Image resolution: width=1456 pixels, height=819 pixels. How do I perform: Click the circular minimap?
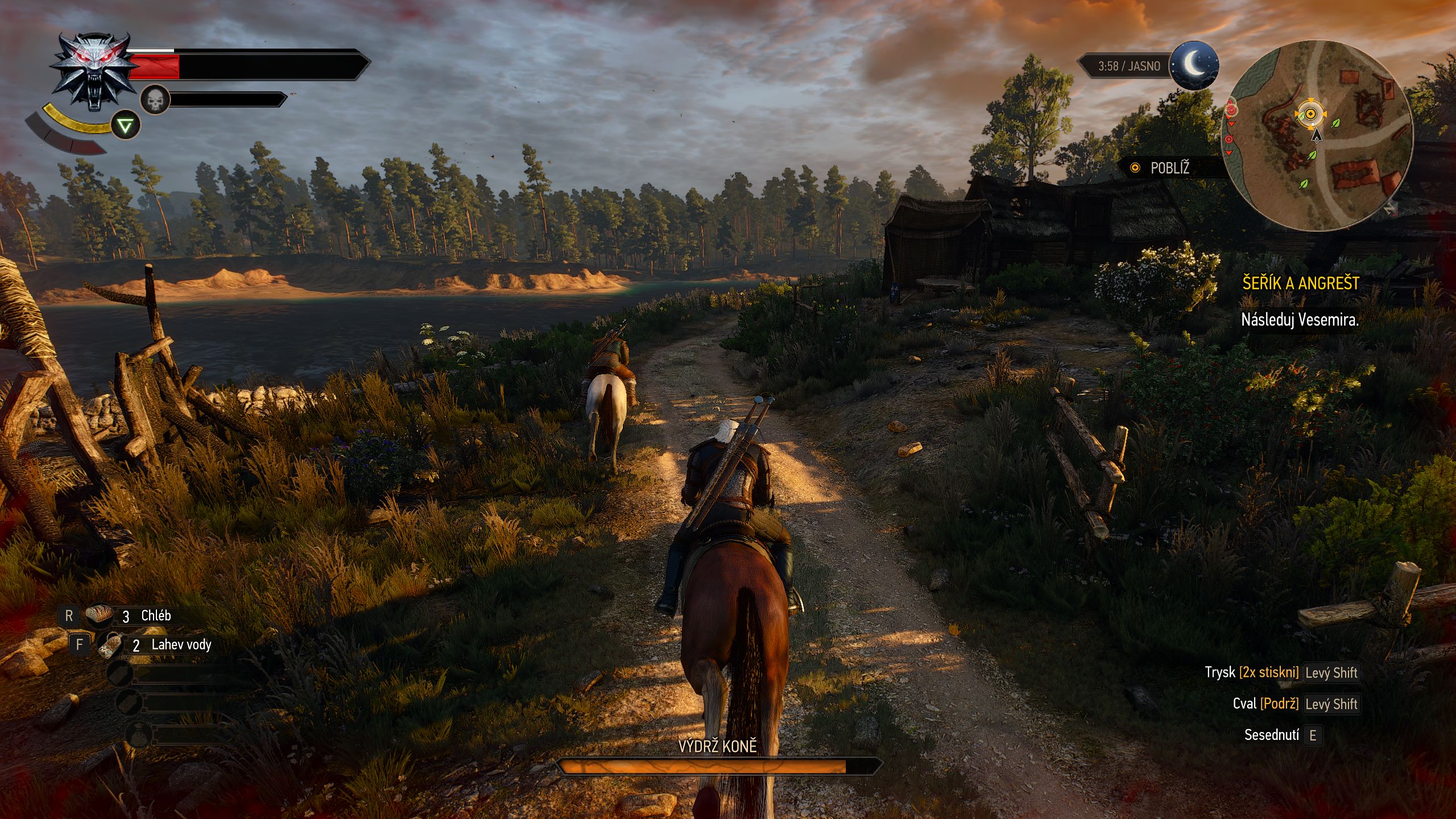(x=1317, y=135)
